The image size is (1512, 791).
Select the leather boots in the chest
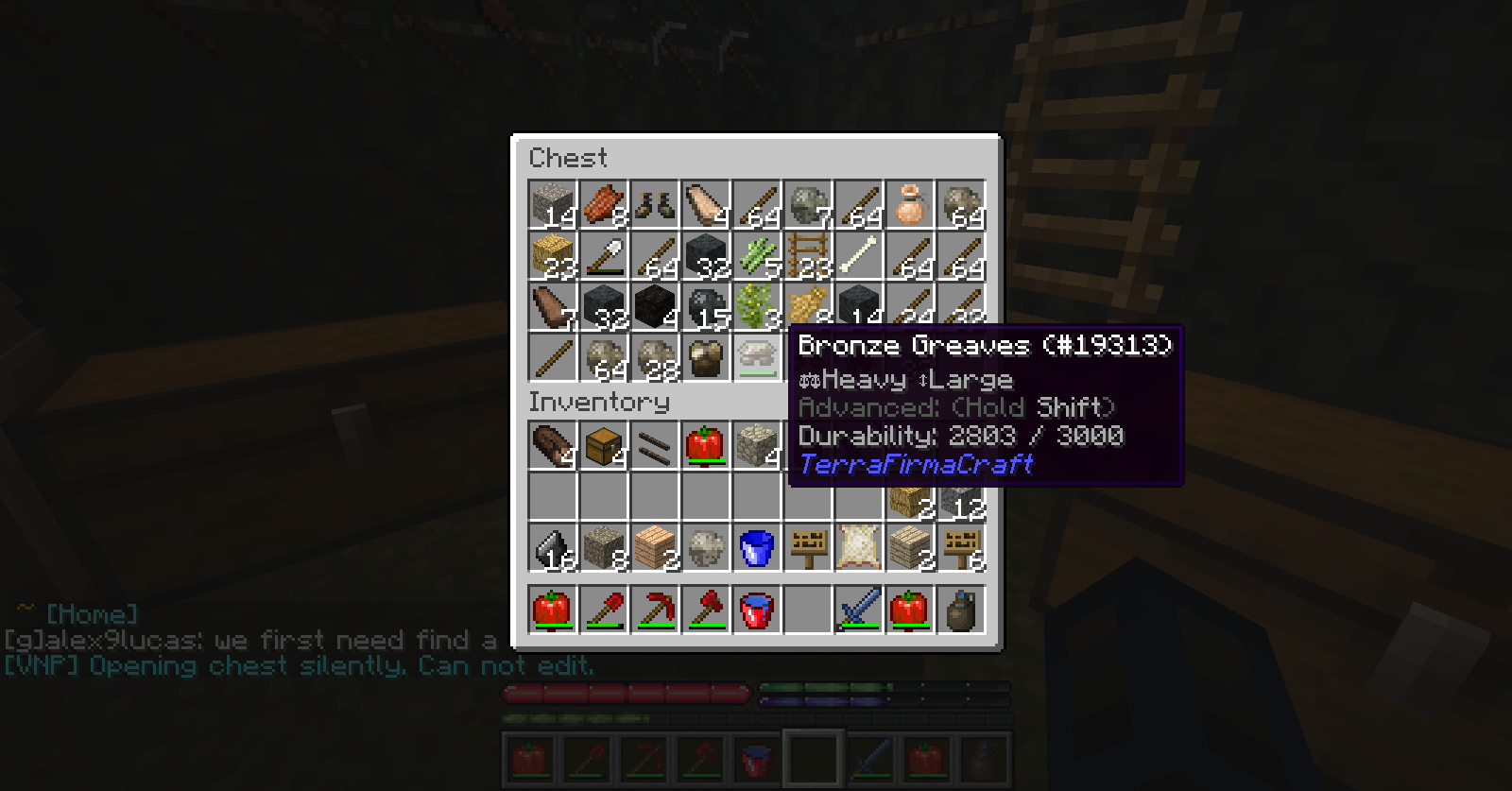(x=655, y=205)
